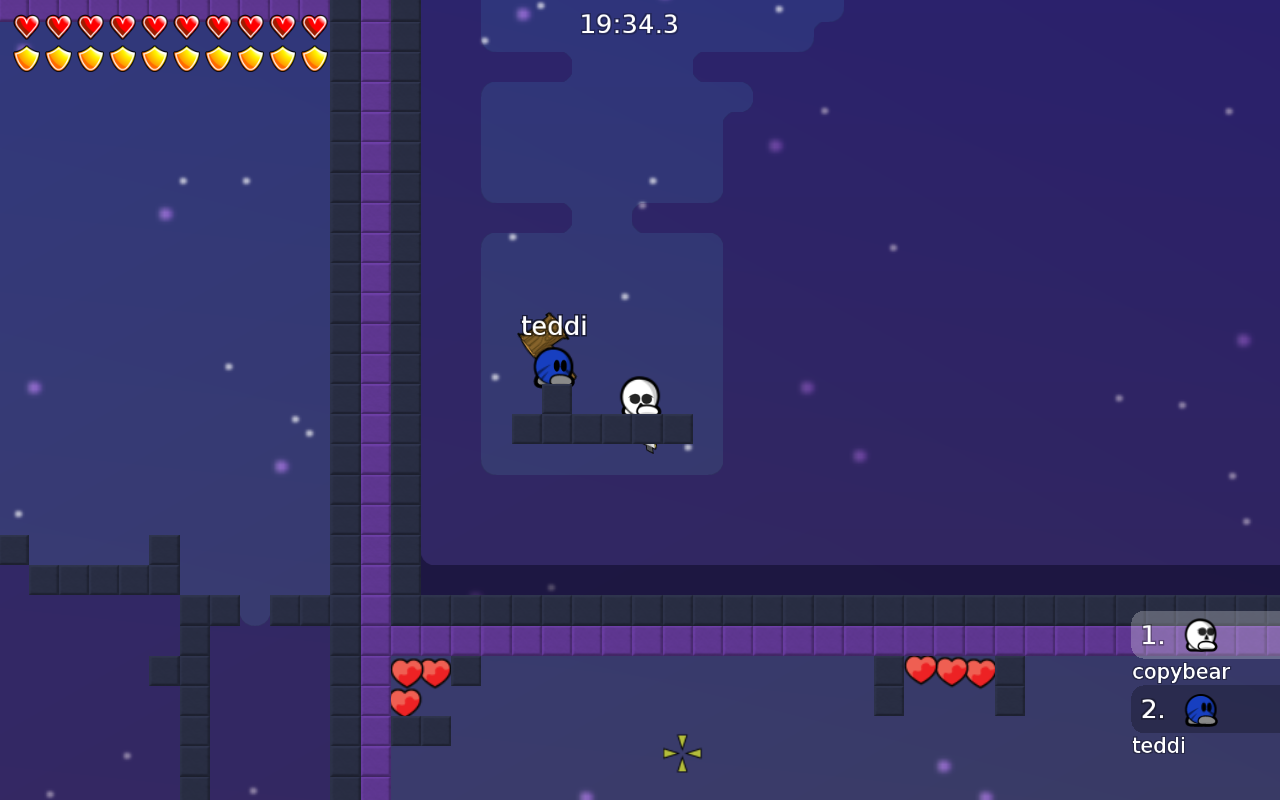Click the heart pickup pair on the left platform

(419, 673)
